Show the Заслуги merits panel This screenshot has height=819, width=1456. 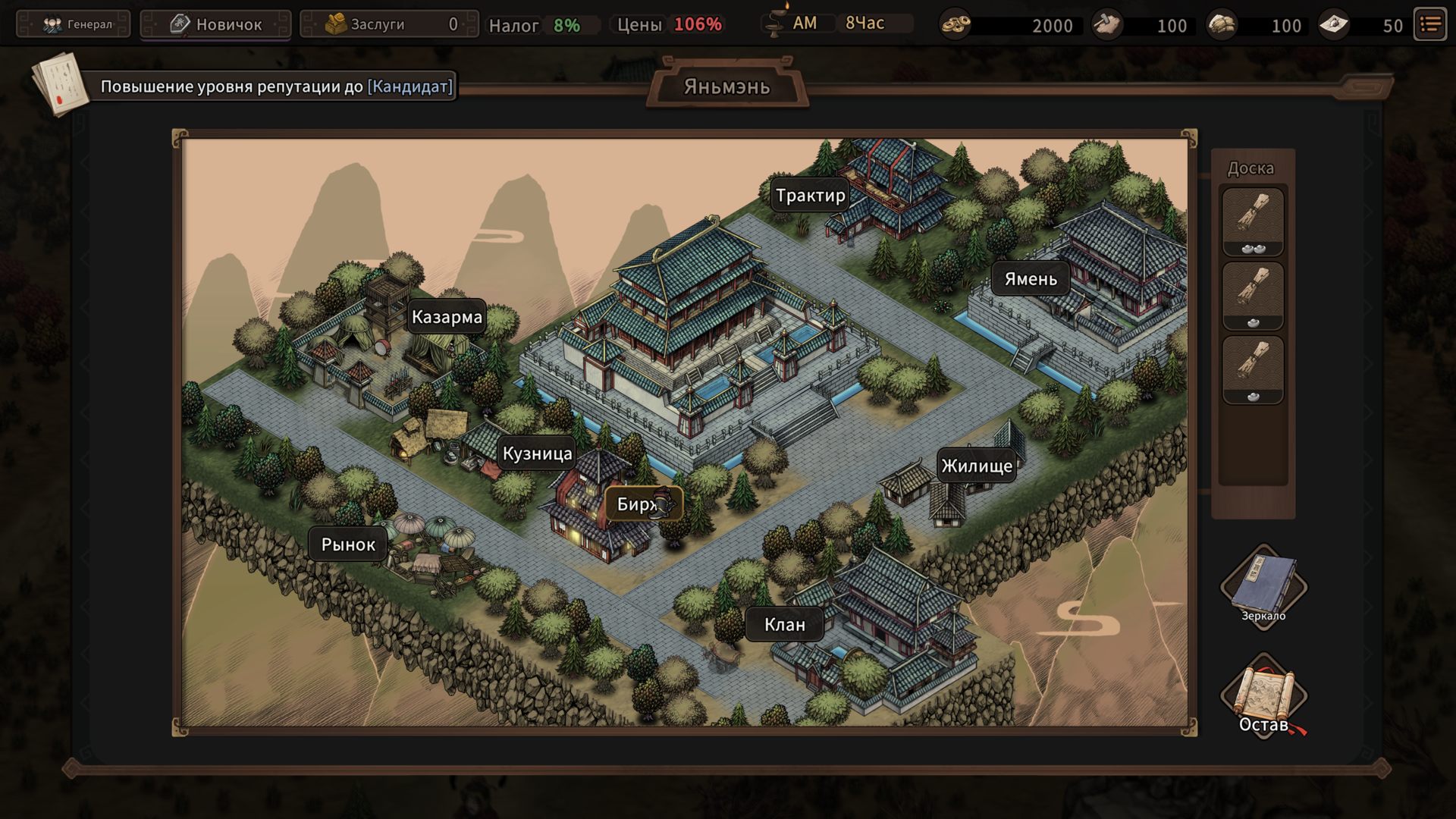point(390,24)
